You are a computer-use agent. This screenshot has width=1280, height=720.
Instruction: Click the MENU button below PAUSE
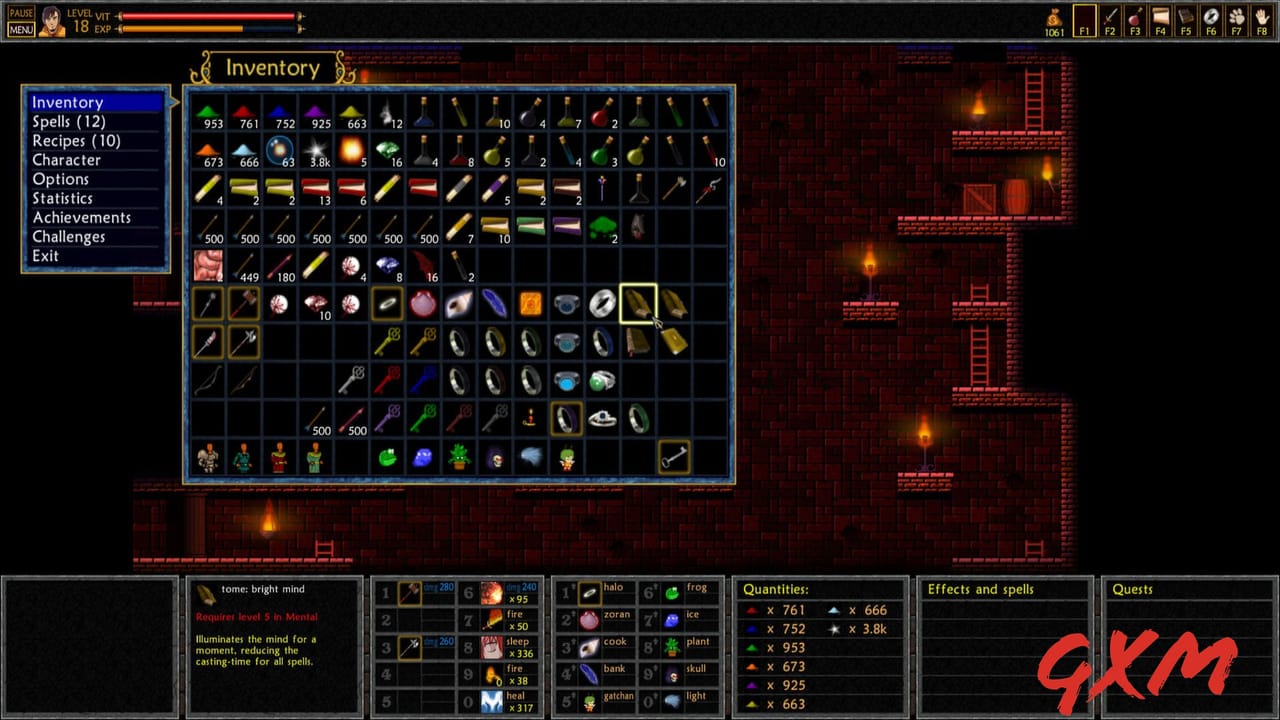point(21,29)
